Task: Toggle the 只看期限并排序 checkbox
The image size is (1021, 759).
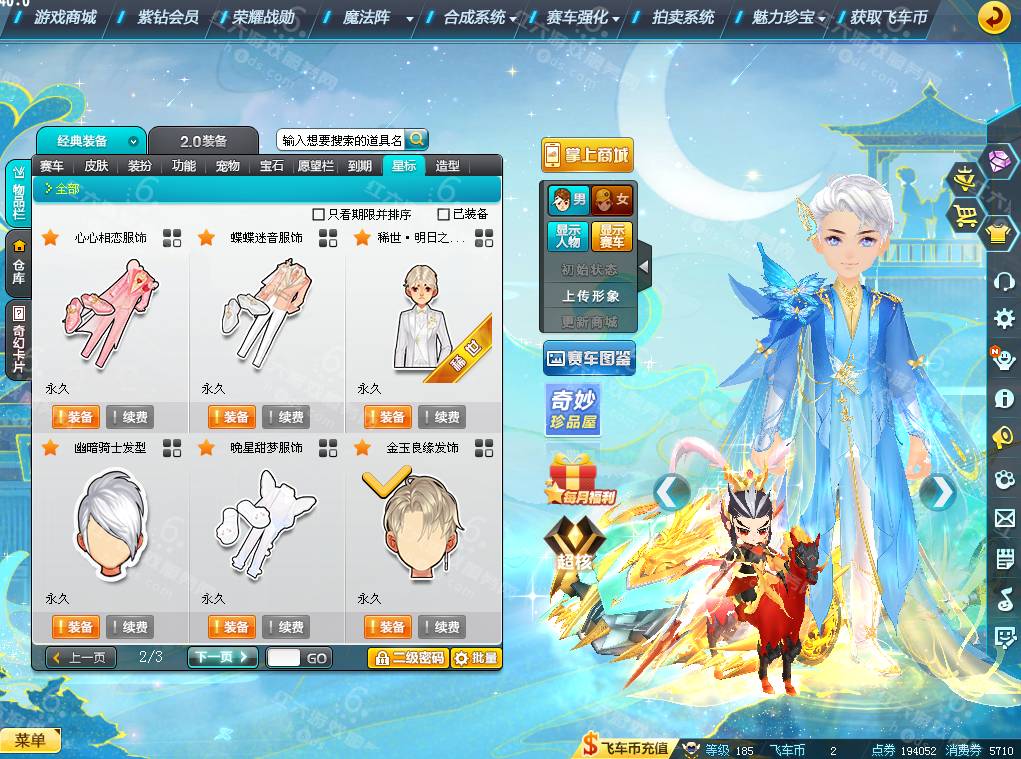Action: point(319,214)
